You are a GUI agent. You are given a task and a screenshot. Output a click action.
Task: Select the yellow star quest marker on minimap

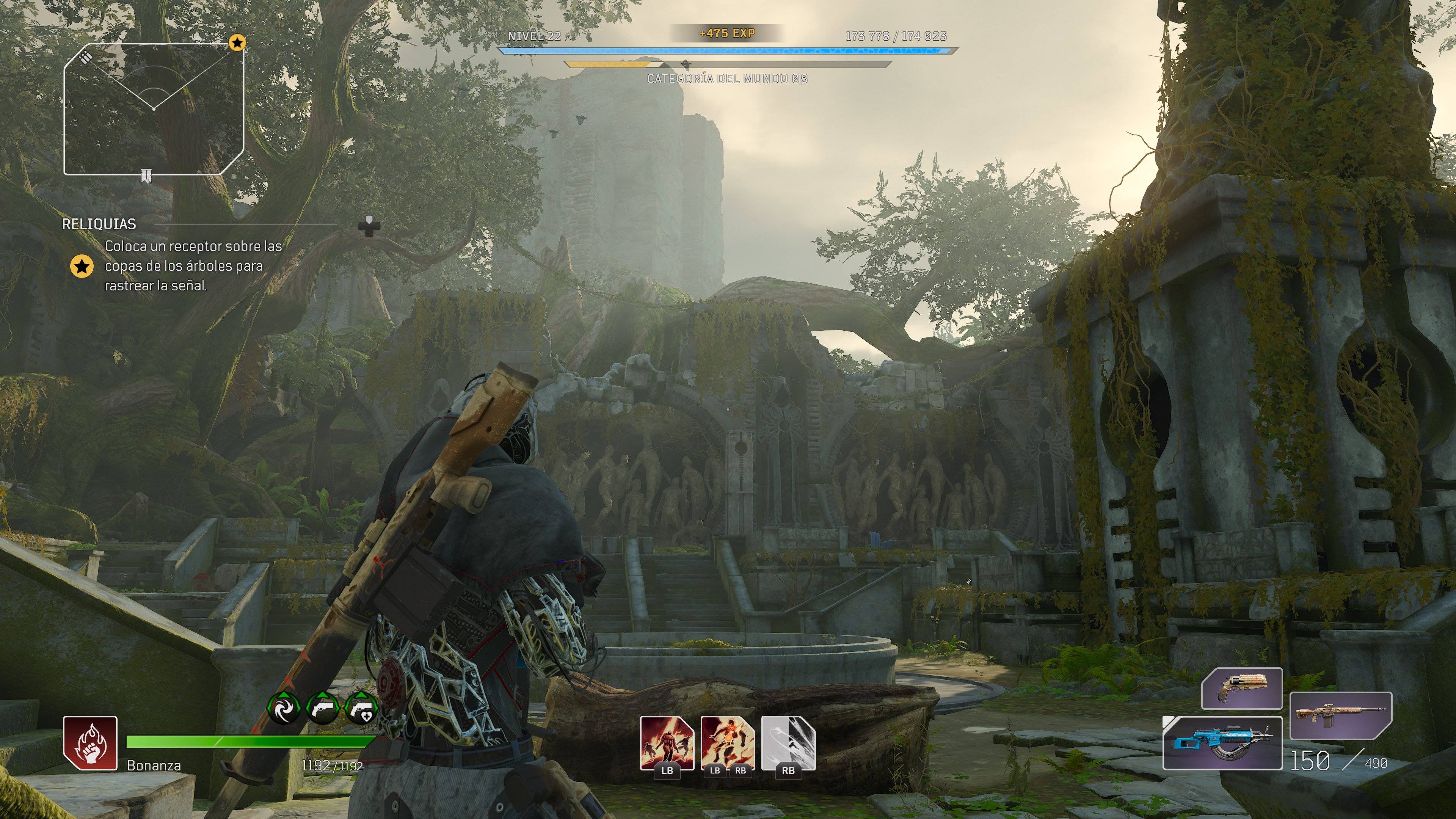pyautogui.click(x=237, y=42)
